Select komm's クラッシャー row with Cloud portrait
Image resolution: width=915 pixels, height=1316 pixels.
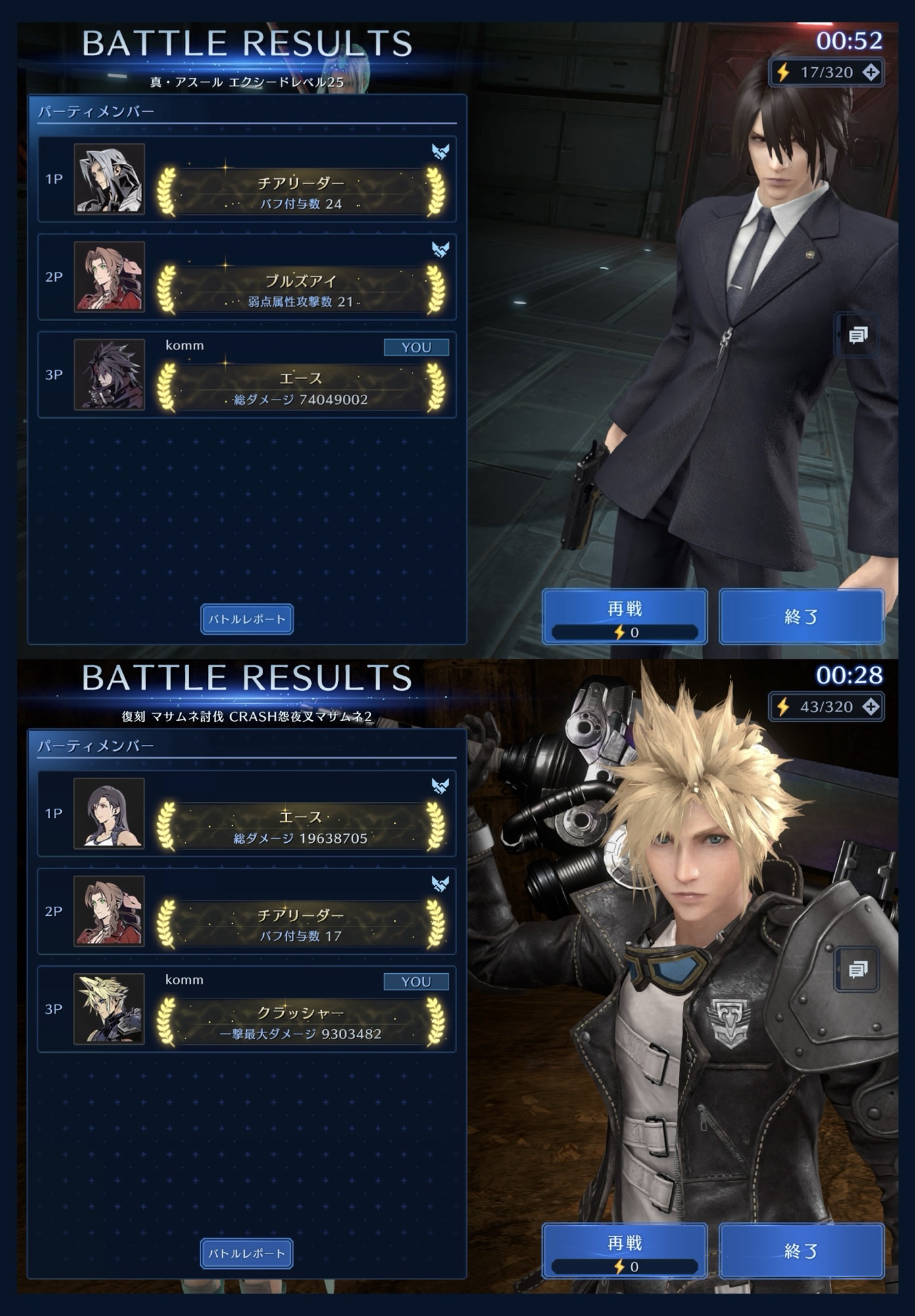247,1009
